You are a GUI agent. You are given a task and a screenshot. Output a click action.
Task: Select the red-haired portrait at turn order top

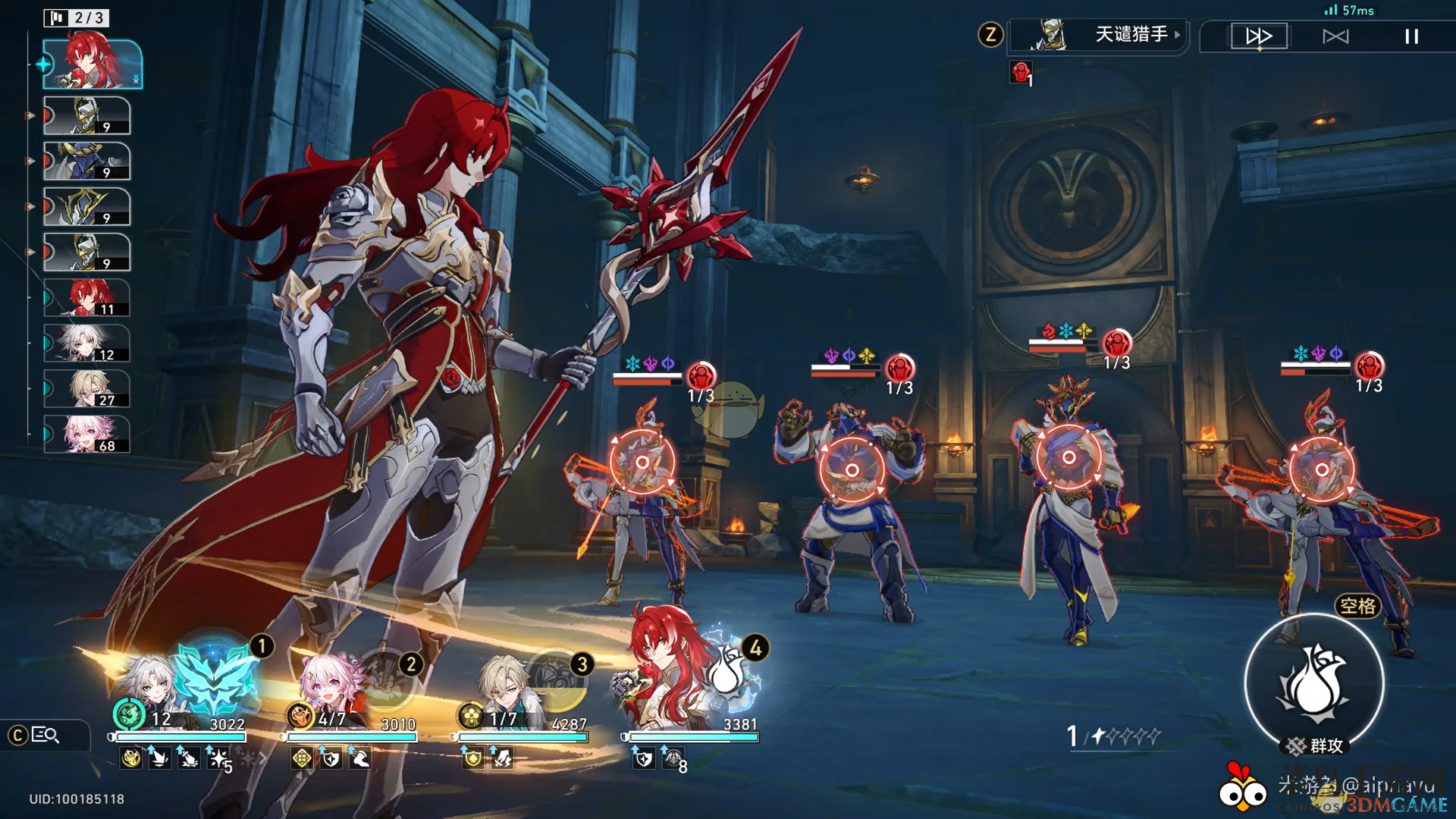coord(93,64)
